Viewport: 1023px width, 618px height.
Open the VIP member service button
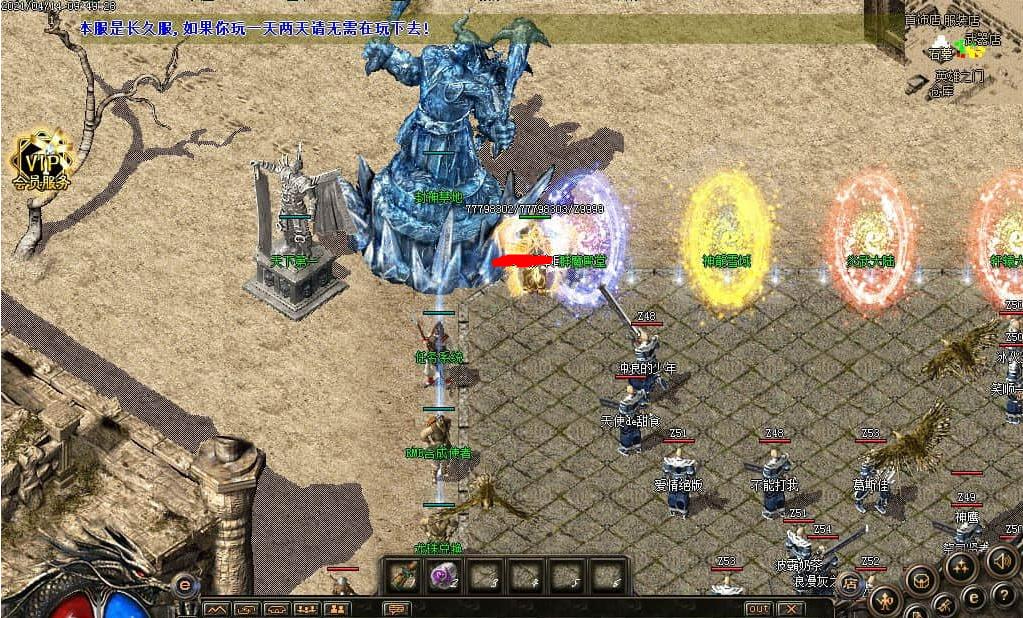pos(42,162)
